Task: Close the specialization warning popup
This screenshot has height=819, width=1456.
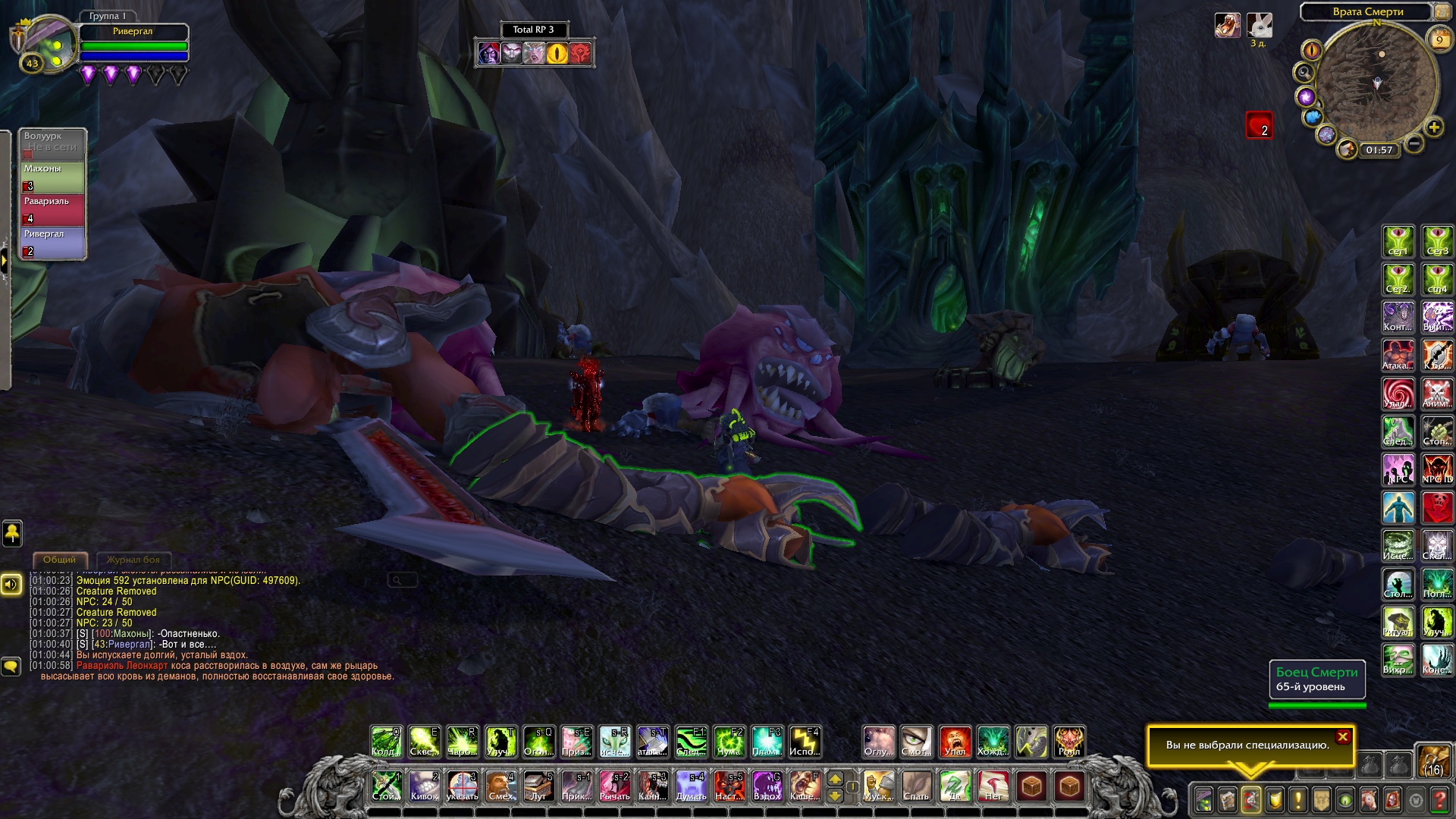Action: [1343, 736]
